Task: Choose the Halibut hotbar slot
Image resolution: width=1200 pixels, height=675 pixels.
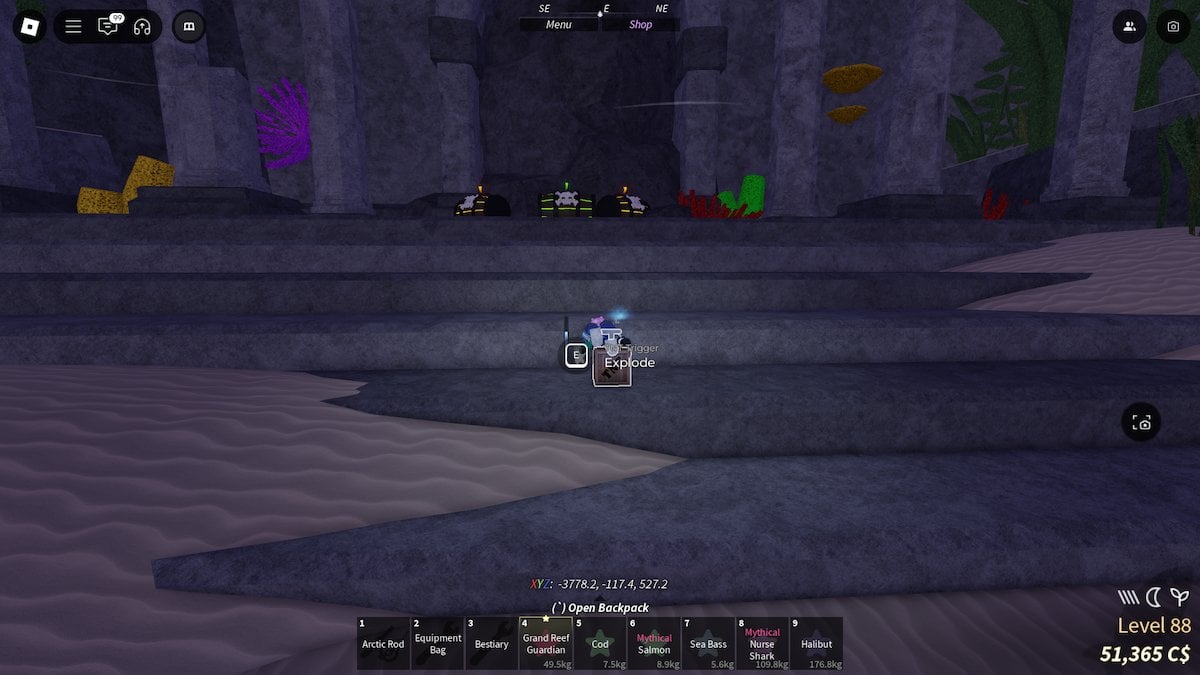Action: (x=816, y=643)
